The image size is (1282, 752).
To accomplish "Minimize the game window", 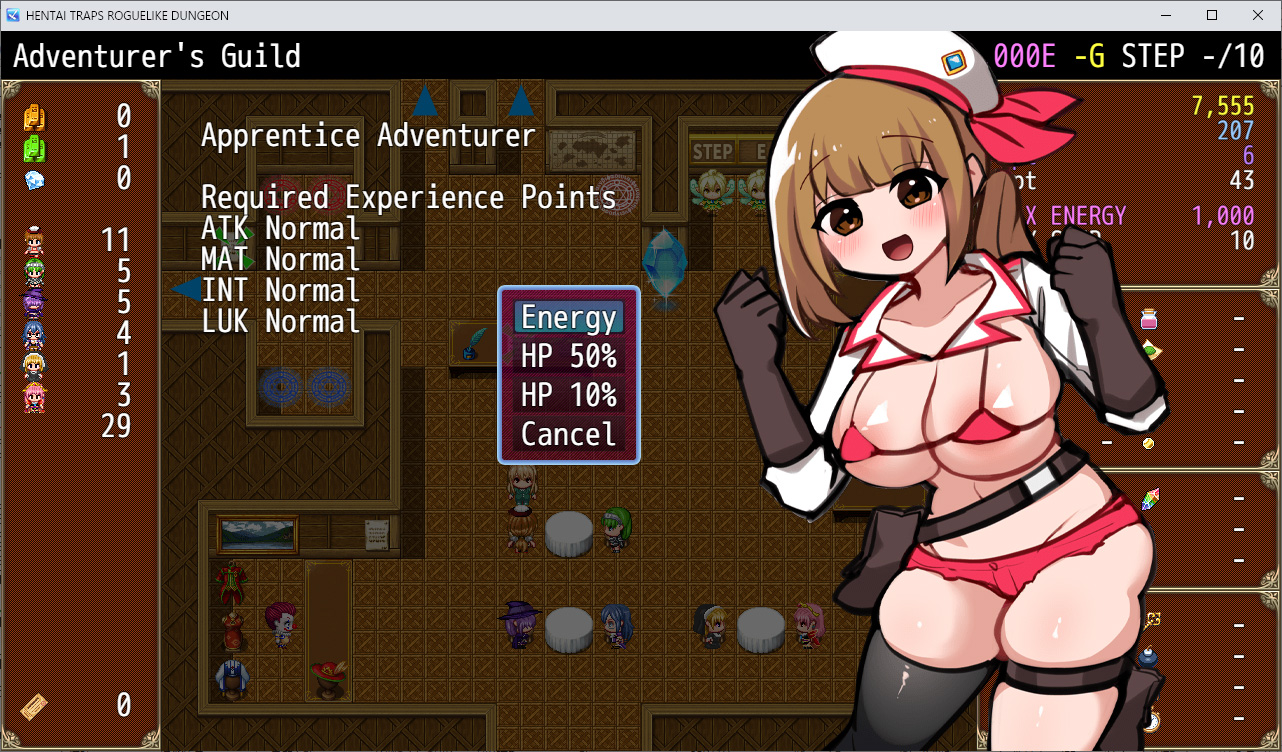I will pos(1166,15).
